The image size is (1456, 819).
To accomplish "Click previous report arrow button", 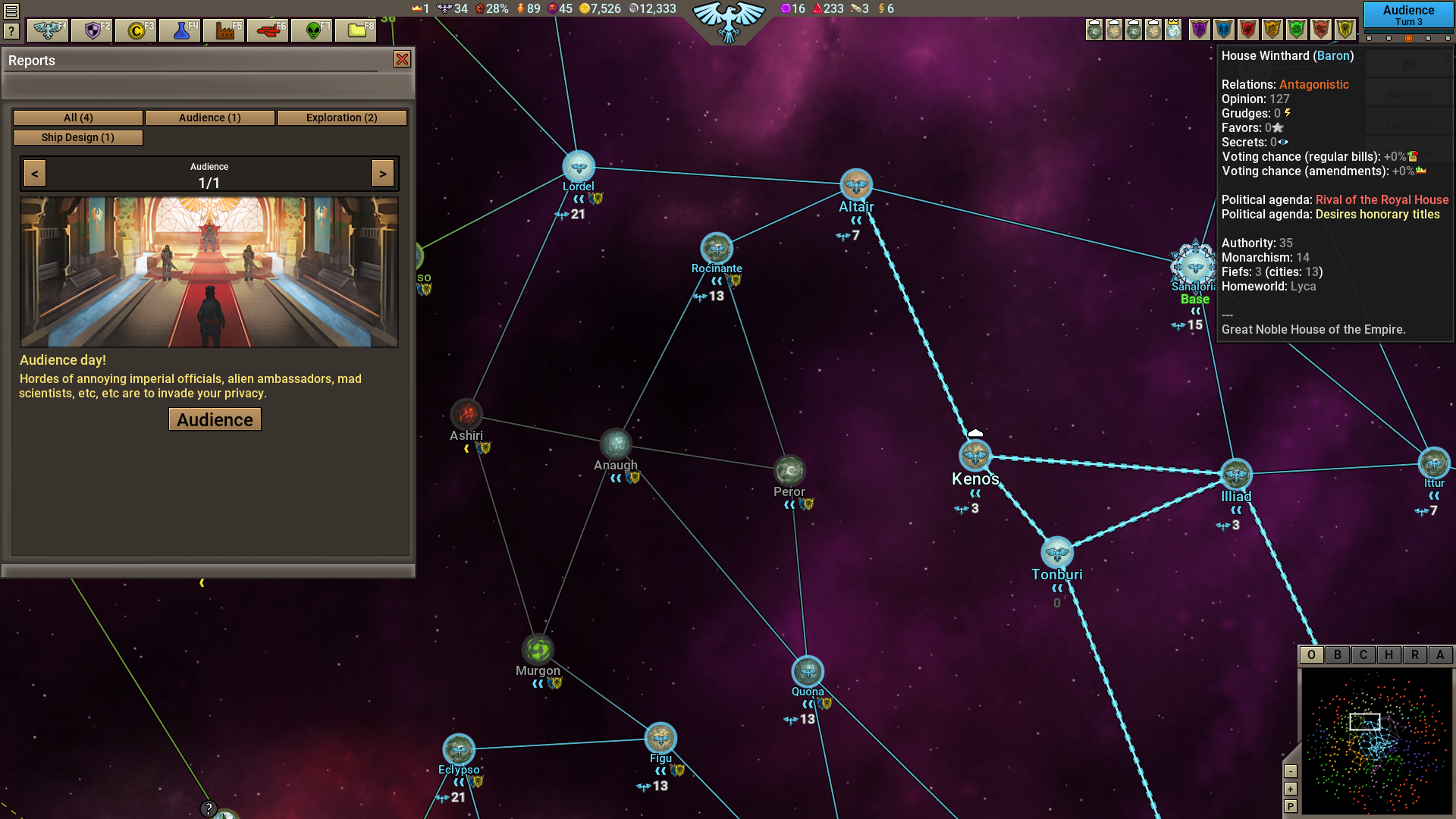I will tap(34, 173).
